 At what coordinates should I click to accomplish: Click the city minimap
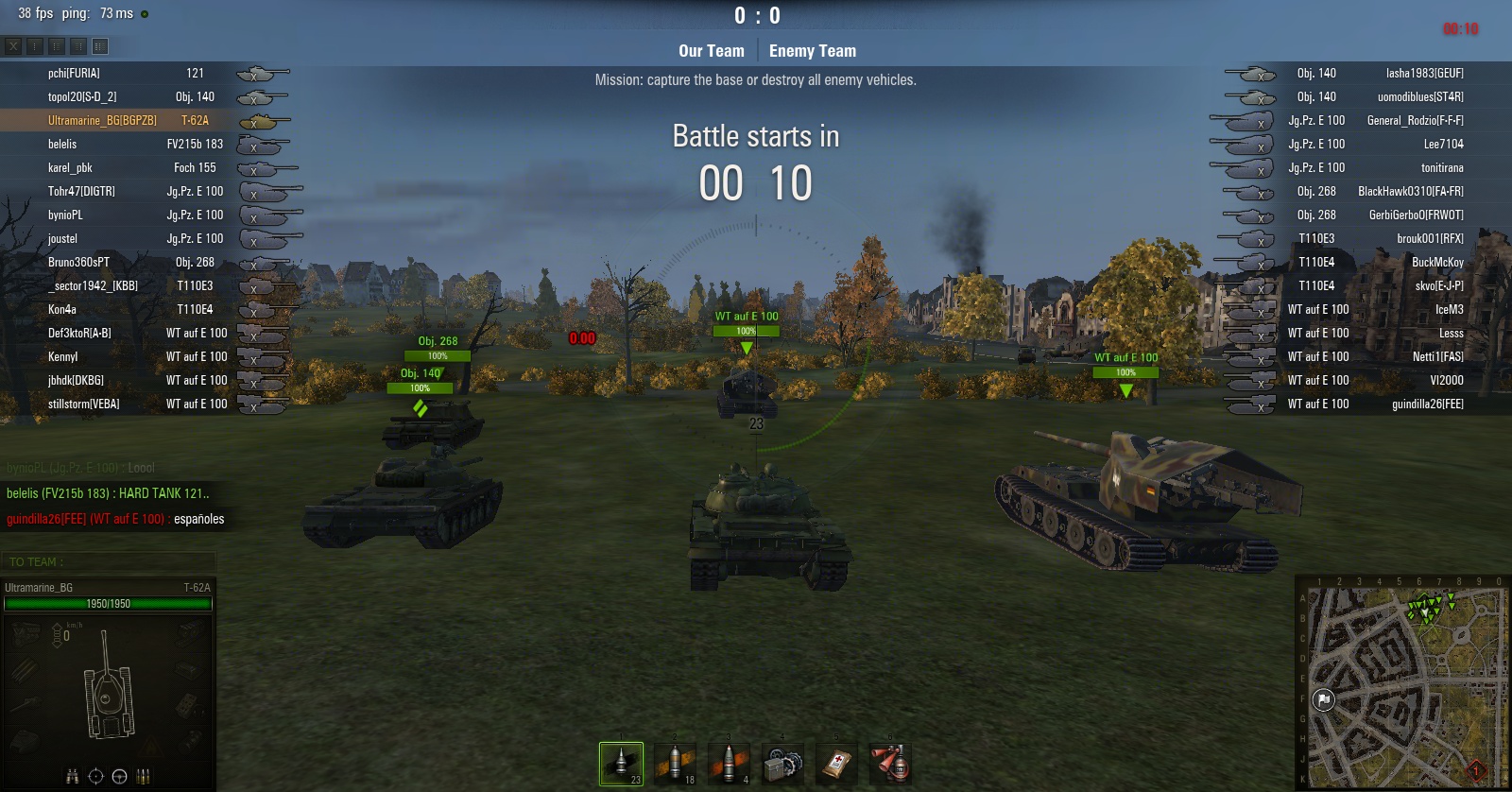(x=1402, y=687)
